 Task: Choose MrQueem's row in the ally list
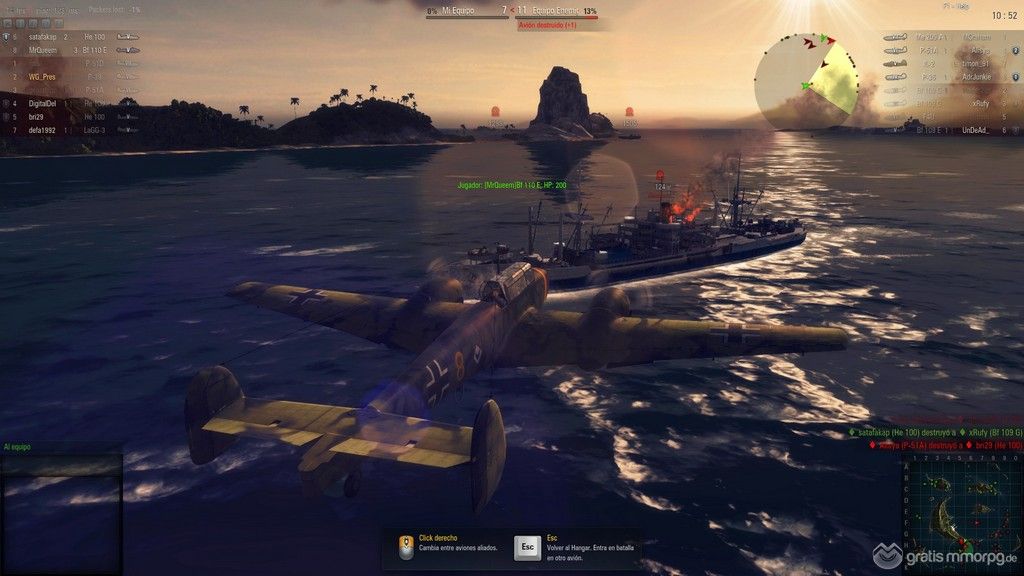click(x=43, y=49)
